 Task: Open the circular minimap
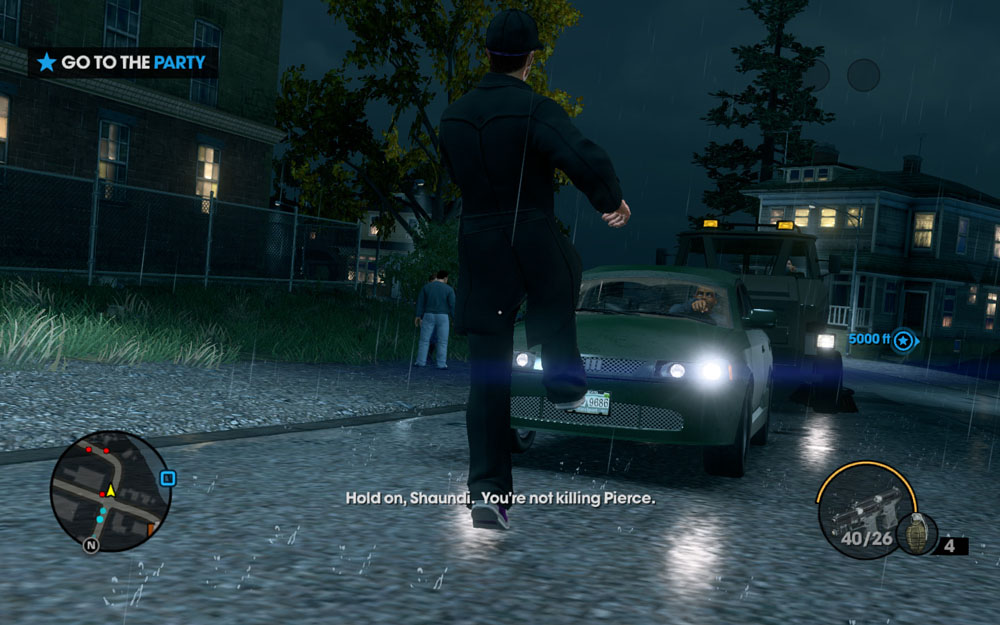pos(110,491)
